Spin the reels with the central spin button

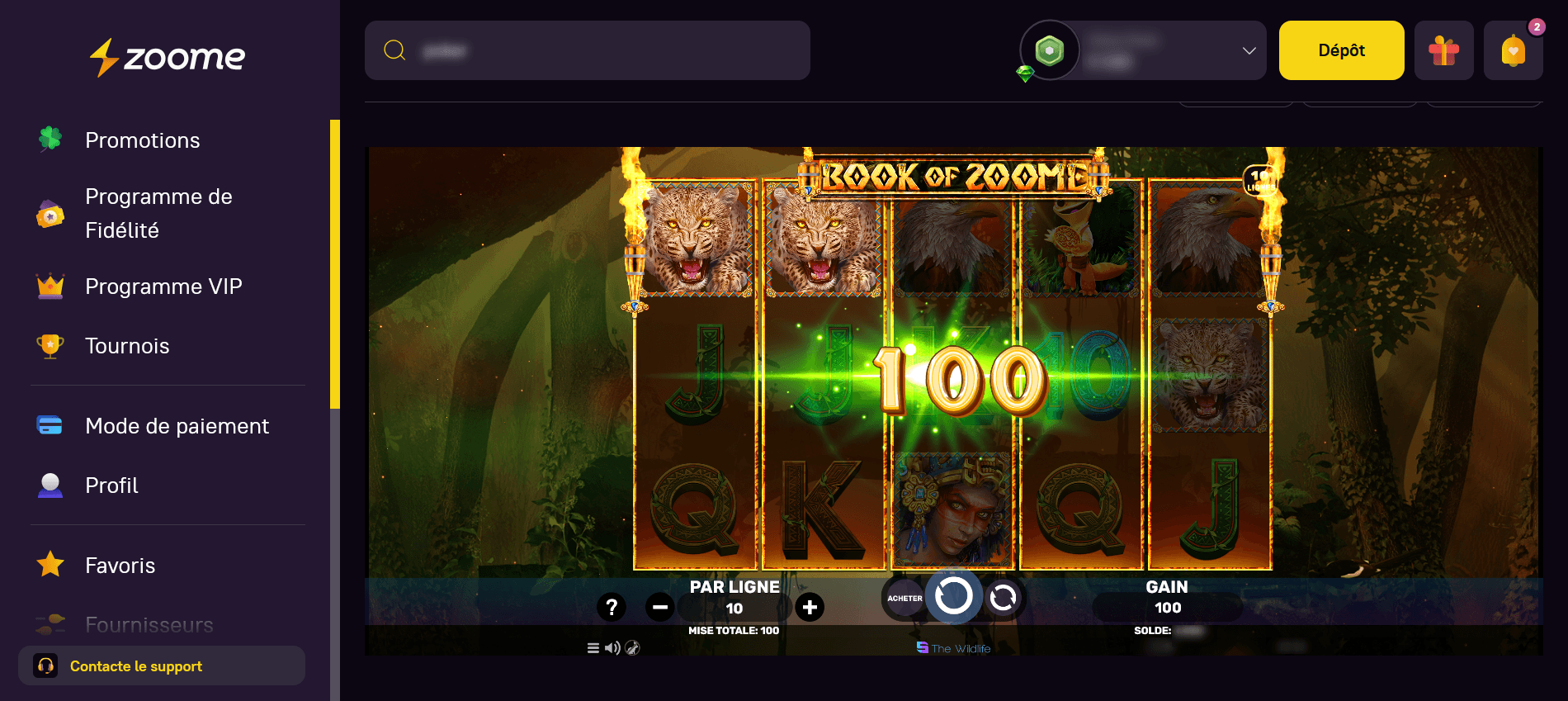pyautogui.click(x=953, y=596)
